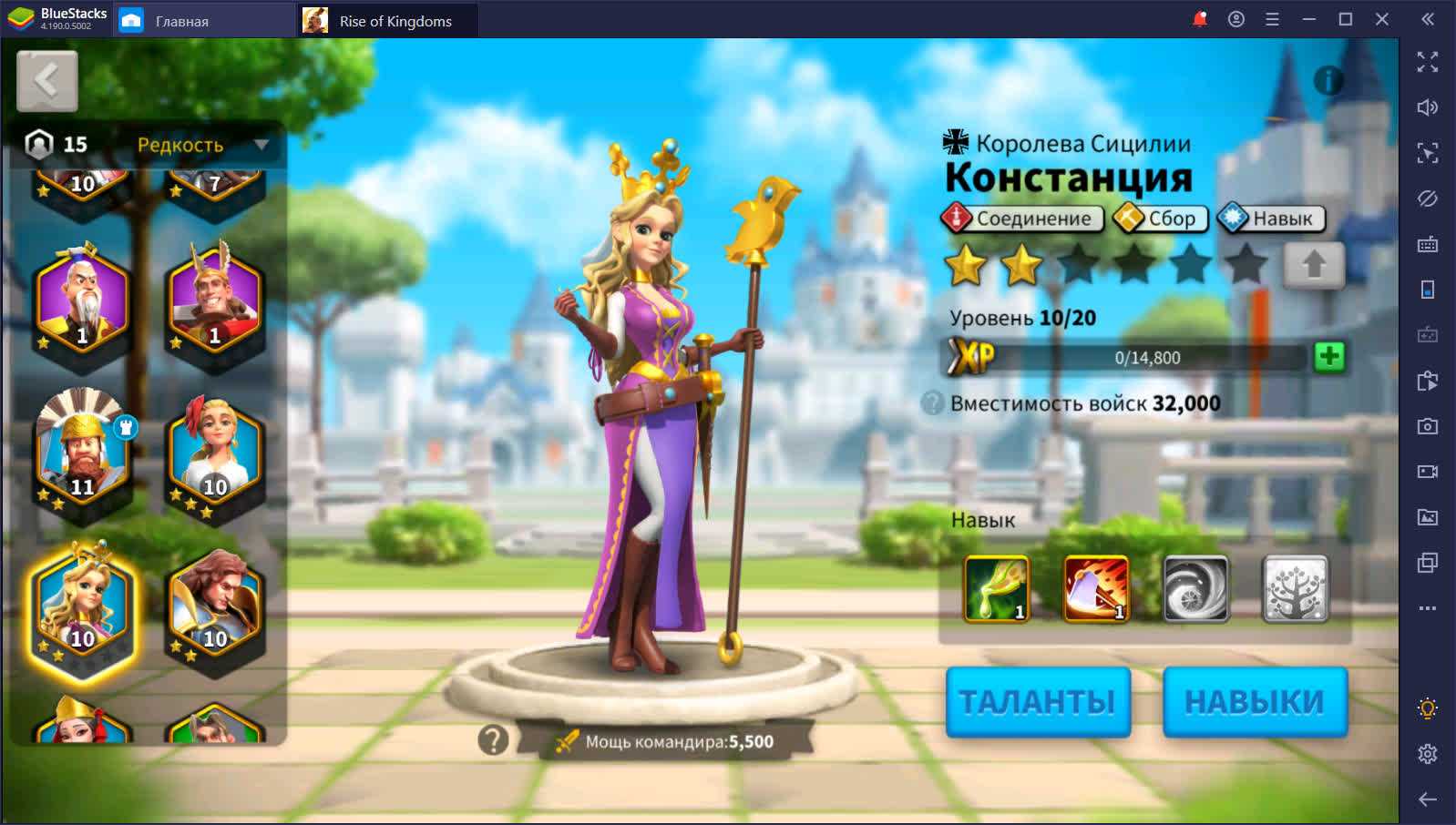Choose the brown-haired armored level 10 commander
This screenshot has height=825, width=1456.
click(215, 603)
